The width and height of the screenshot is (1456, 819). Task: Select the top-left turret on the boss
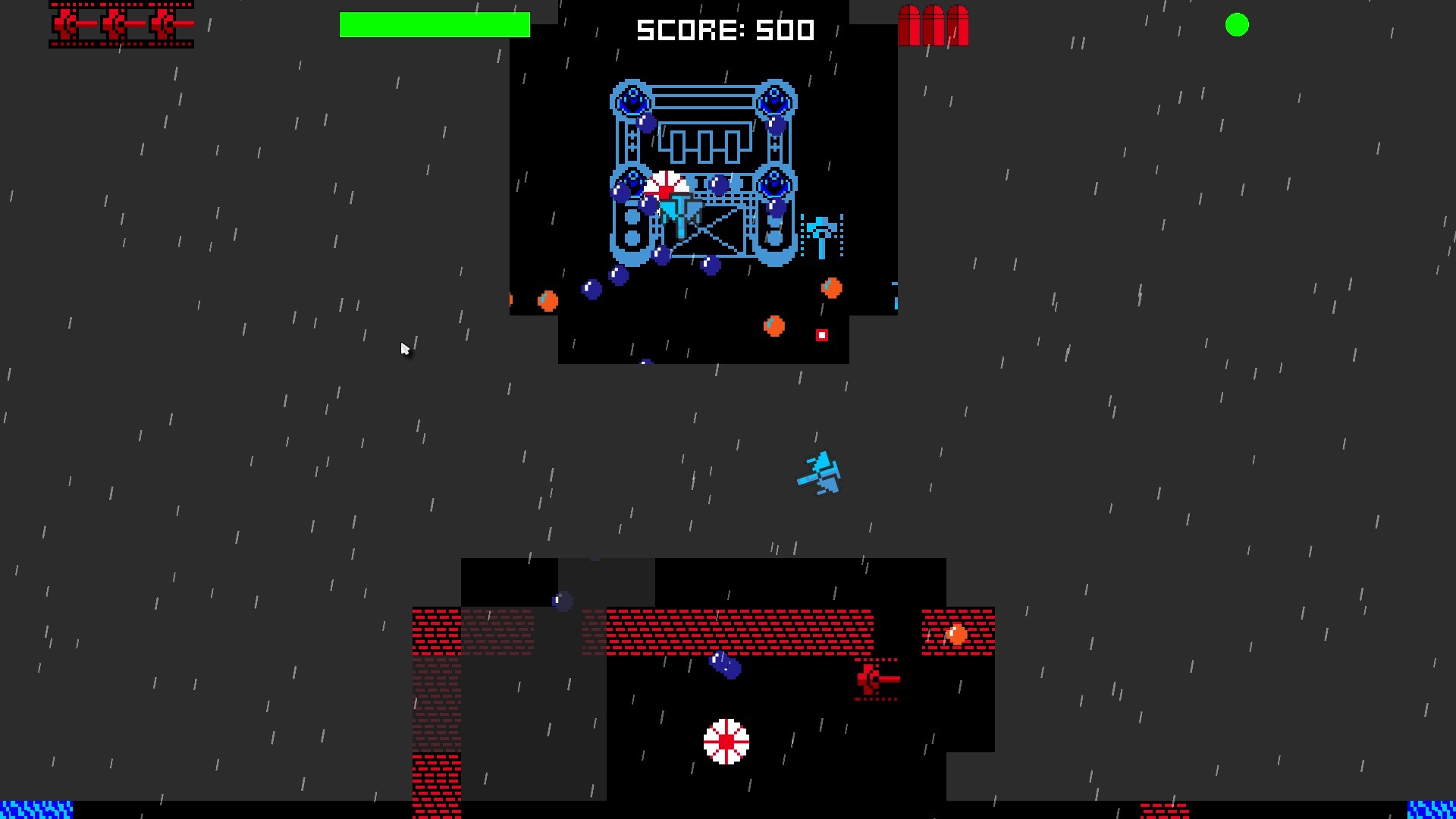pyautogui.click(x=630, y=99)
